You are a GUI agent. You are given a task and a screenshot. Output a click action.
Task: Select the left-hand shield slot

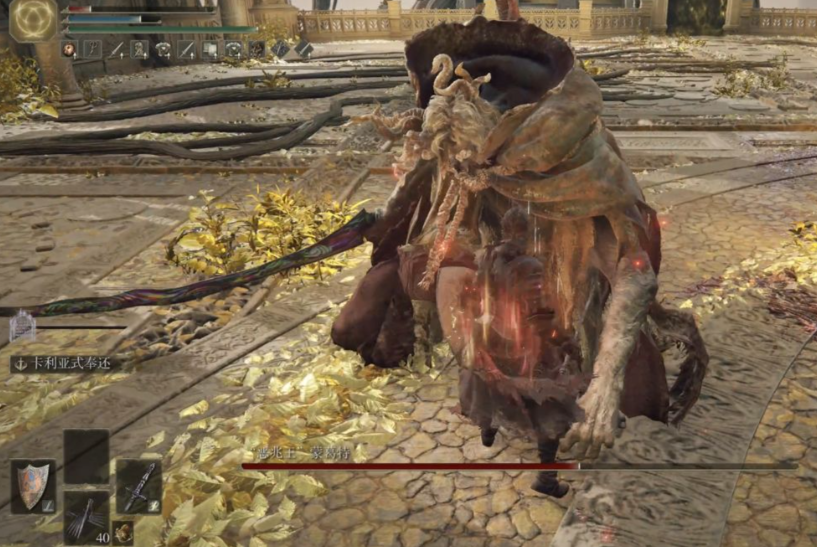click(x=32, y=487)
